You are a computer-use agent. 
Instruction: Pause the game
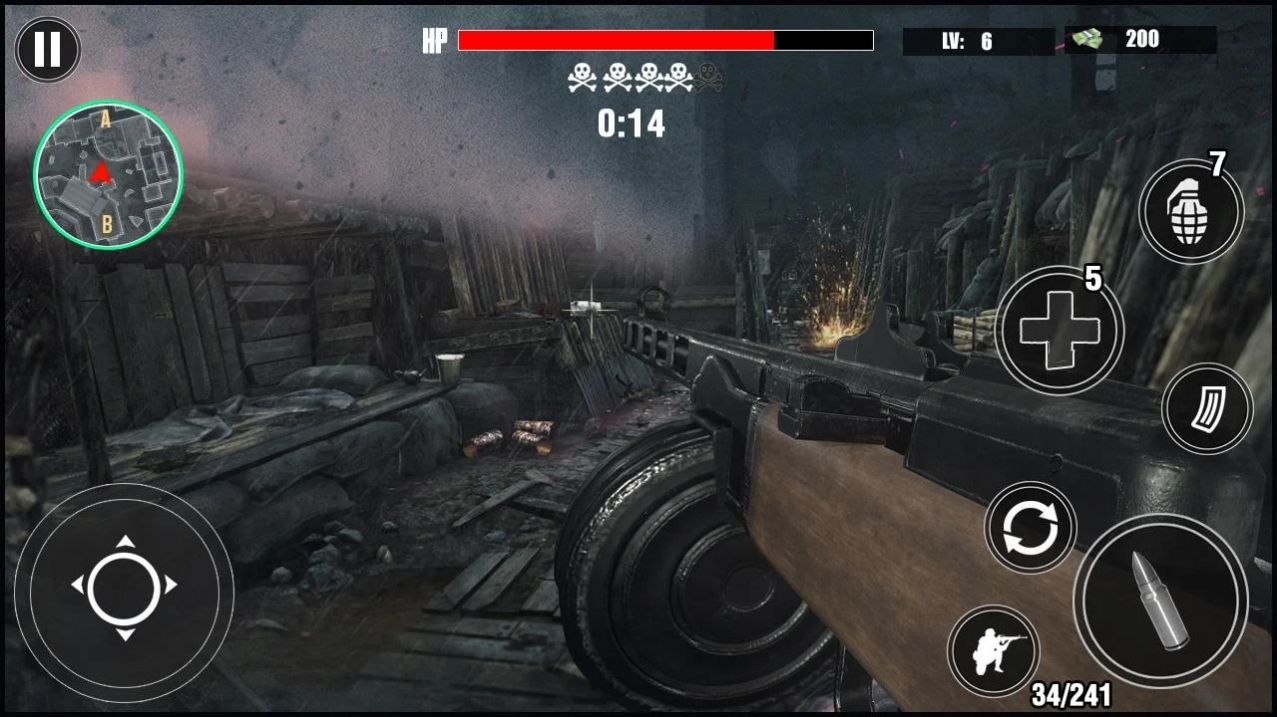coord(47,50)
